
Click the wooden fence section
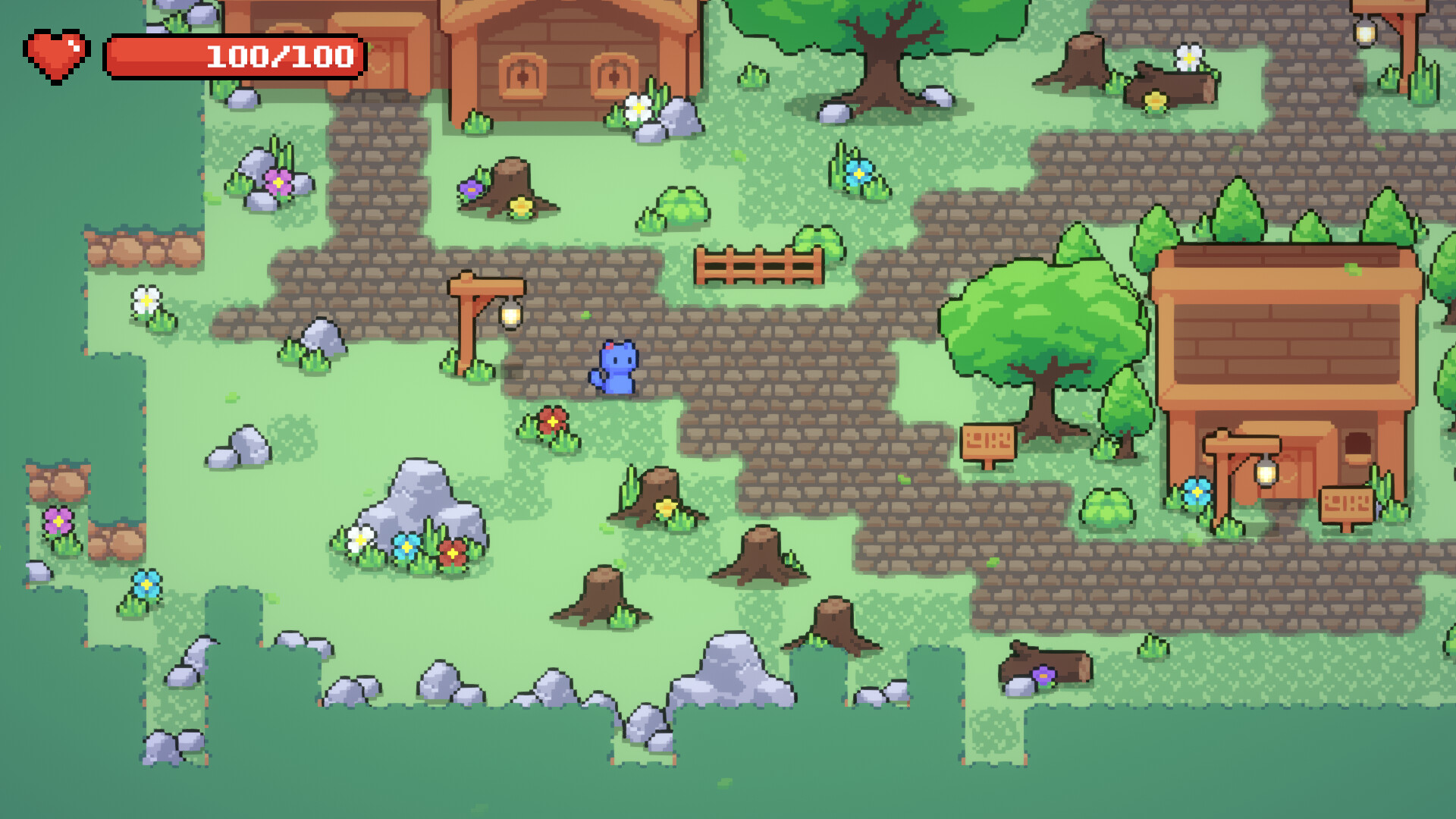click(x=758, y=265)
